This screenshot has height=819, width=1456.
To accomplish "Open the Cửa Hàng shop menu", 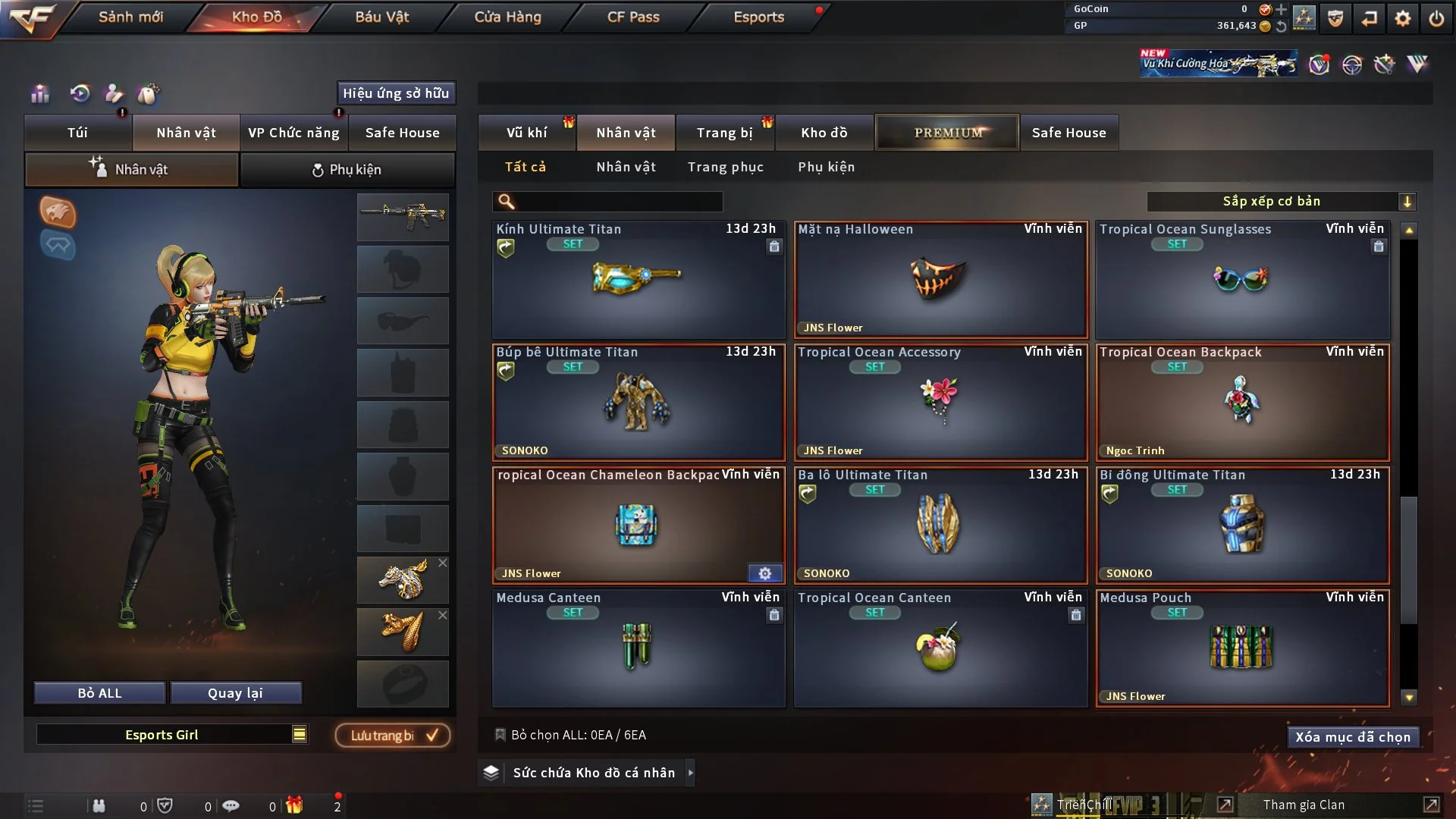I will 507,17.
